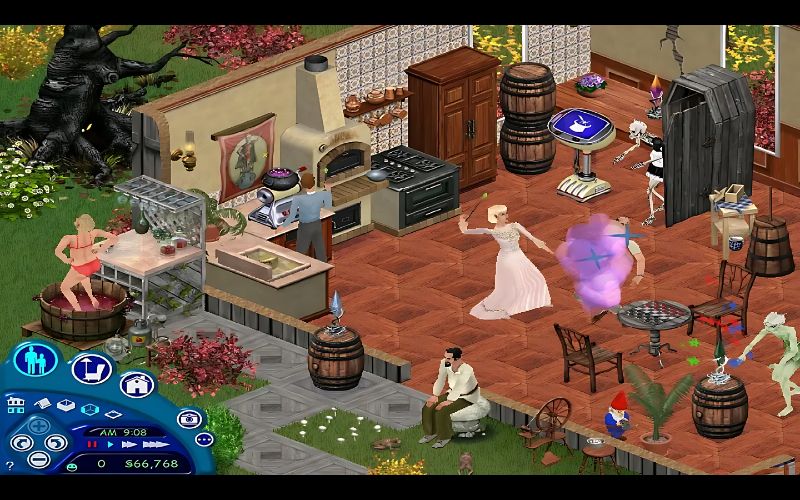
Task: Select the walls down flat view
Action: [113, 415]
